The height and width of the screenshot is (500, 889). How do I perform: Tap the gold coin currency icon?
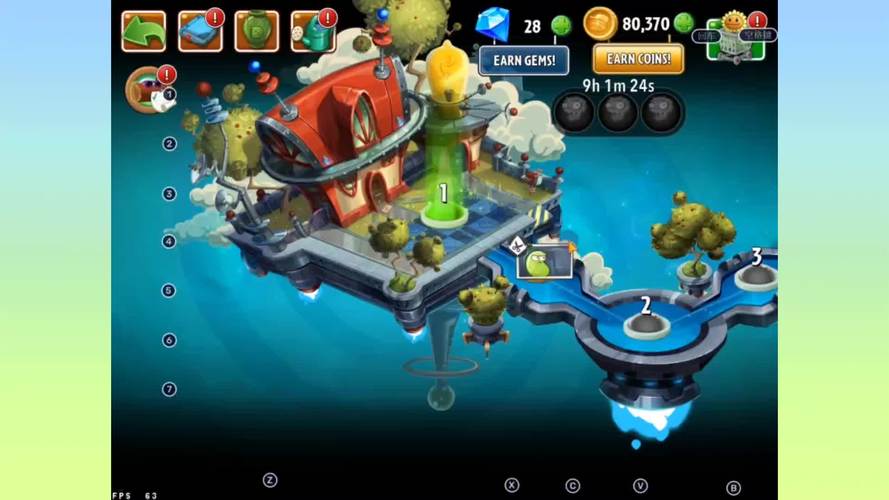pyautogui.click(x=600, y=23)
